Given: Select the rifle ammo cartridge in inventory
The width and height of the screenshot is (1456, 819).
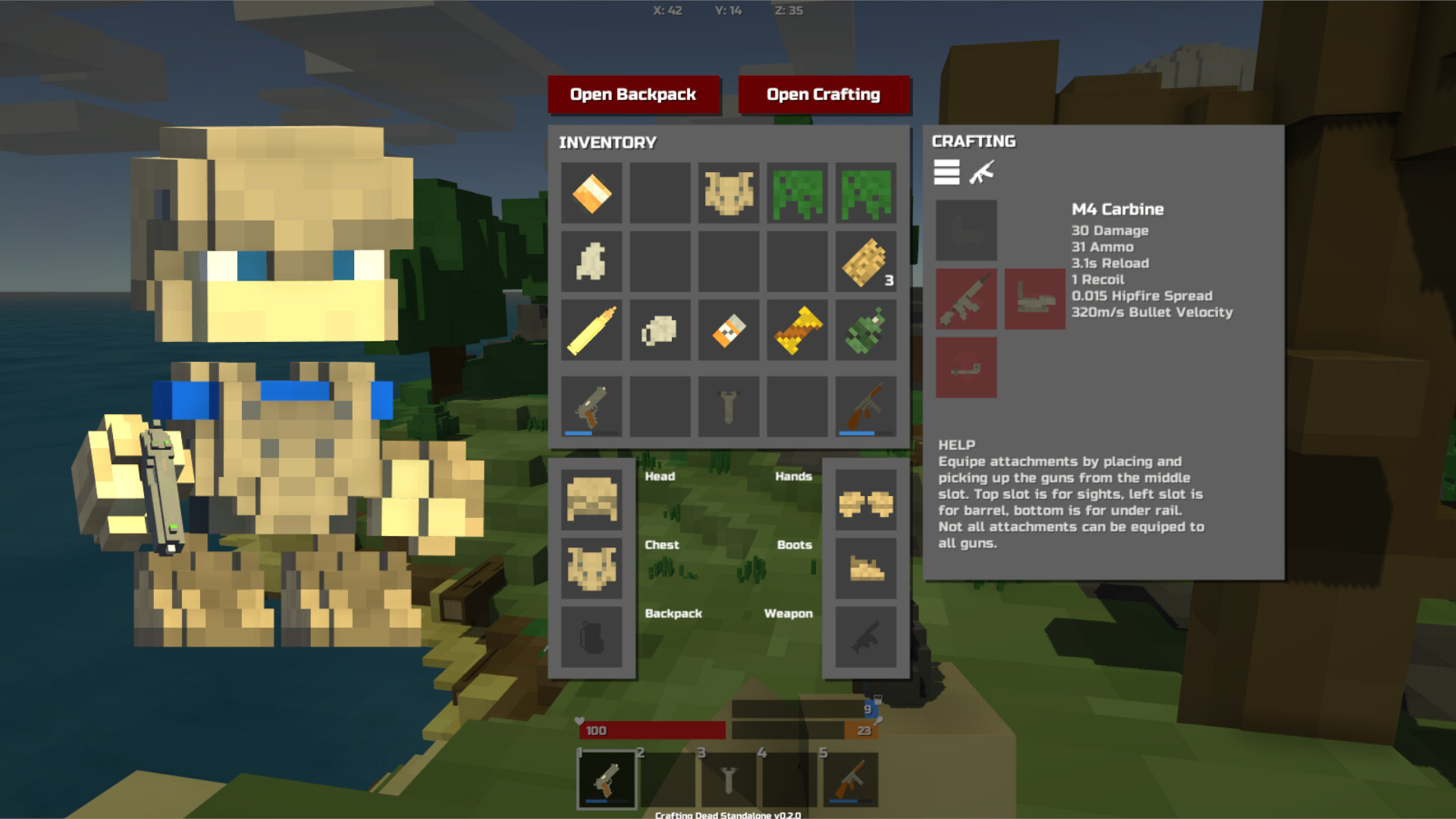Looking at the screenshot, I should [591, 330].
